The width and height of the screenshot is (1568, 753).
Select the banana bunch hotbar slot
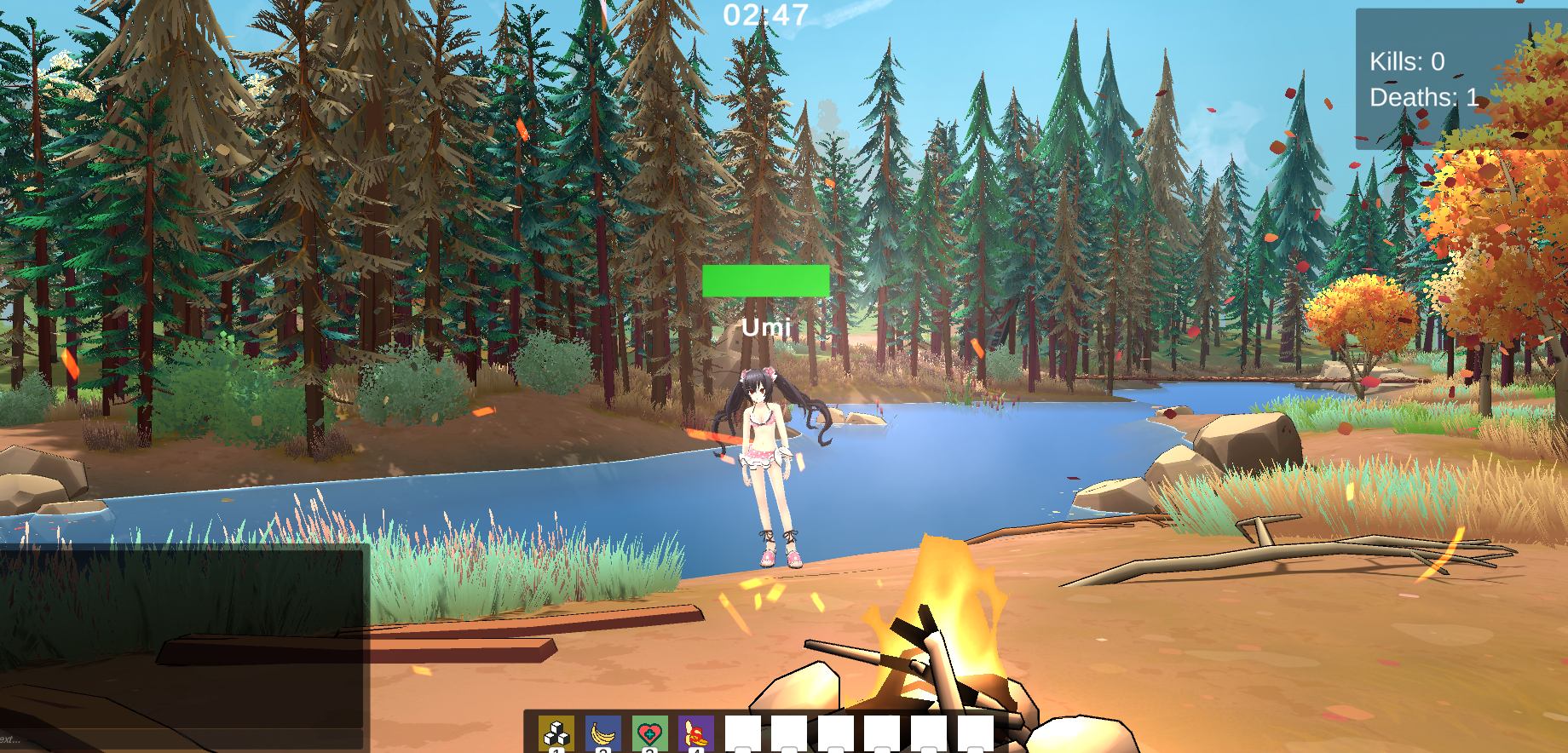pyautogui.click(x=603, y=733)
